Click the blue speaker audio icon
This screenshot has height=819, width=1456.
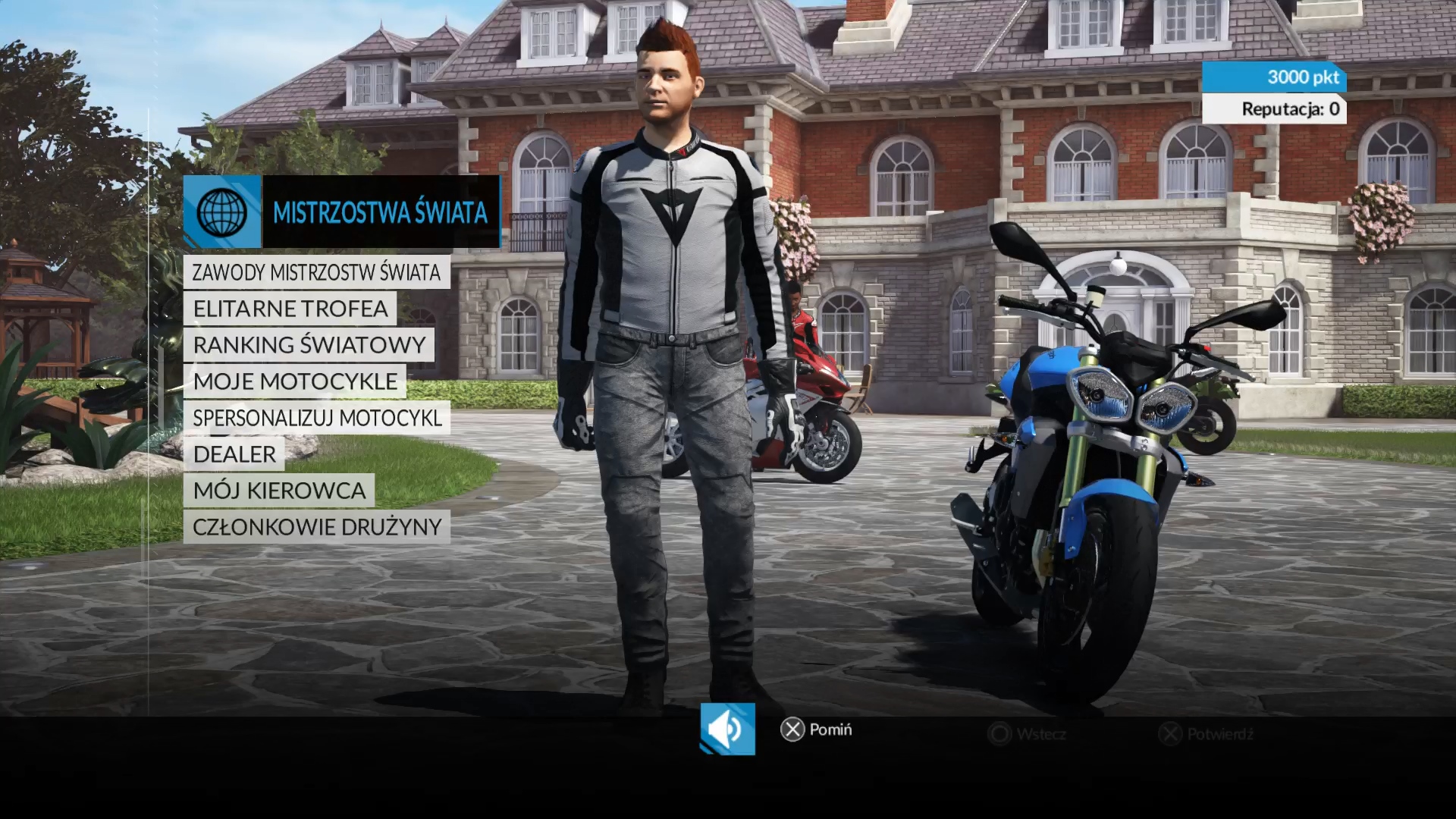tap(727, 729)
